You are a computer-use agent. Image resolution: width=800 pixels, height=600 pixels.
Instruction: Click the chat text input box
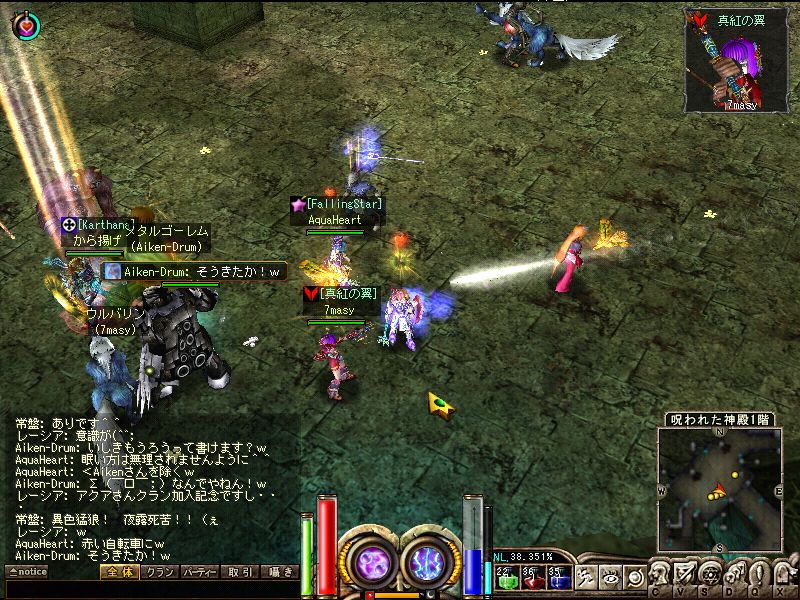tap(150, 589)
